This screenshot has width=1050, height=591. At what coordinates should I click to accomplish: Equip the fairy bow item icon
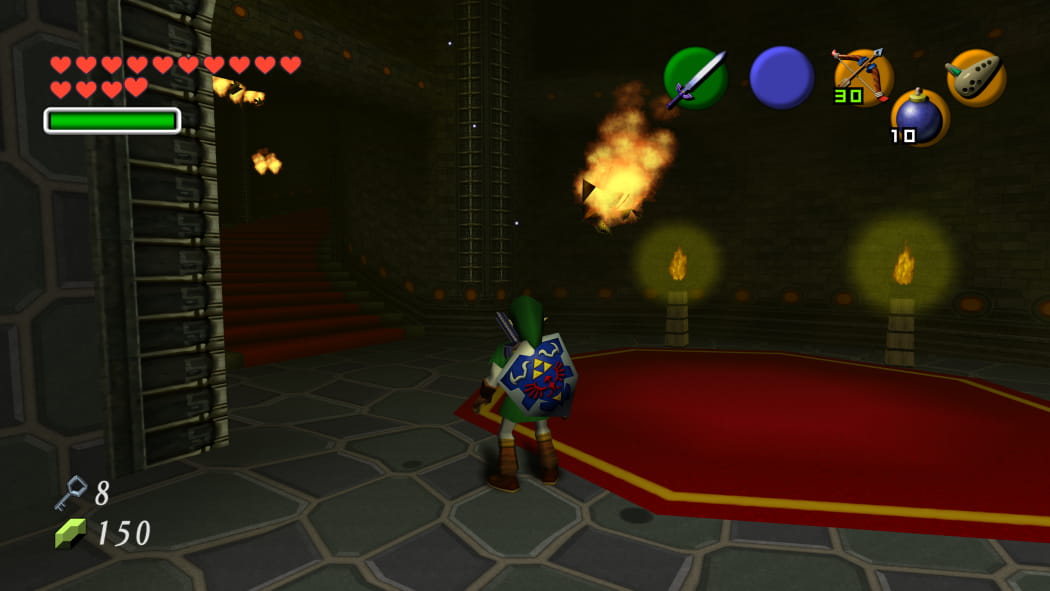[863, 76]
